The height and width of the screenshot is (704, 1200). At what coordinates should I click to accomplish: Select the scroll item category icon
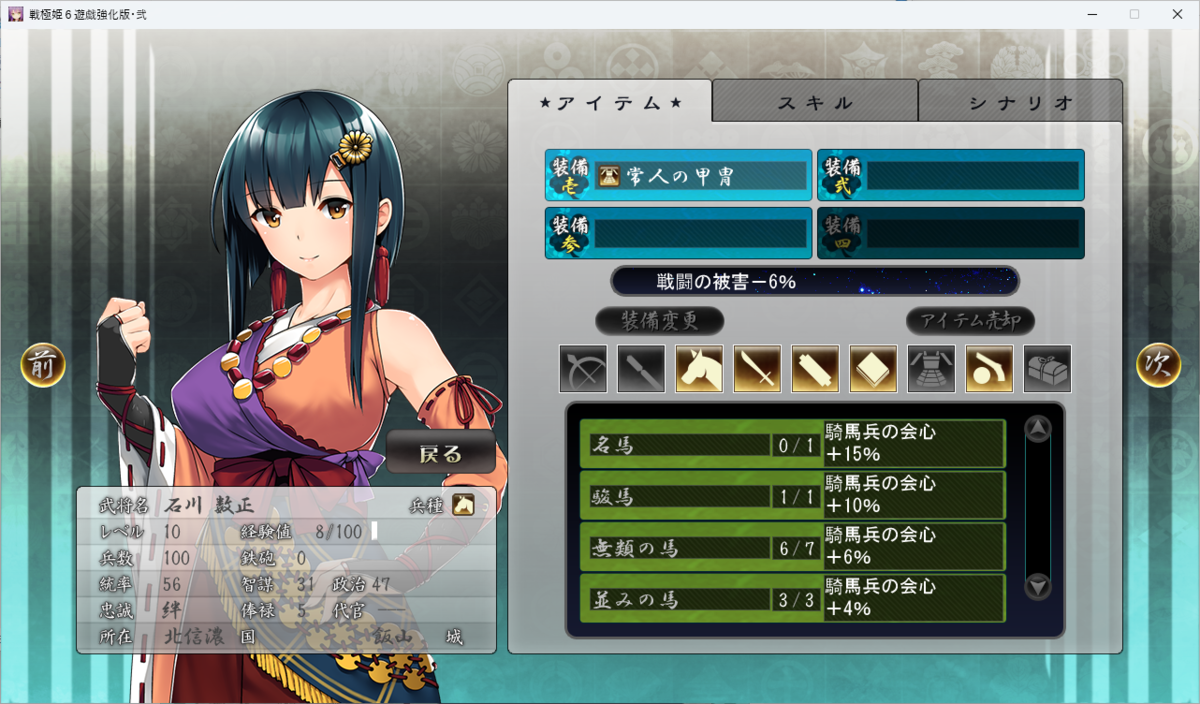[815, 369]
